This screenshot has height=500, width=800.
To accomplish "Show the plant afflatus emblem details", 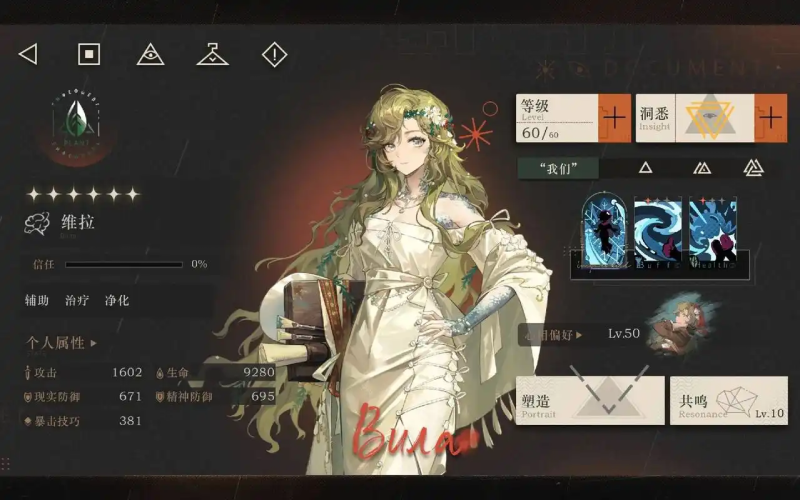I will coord(75,125).
